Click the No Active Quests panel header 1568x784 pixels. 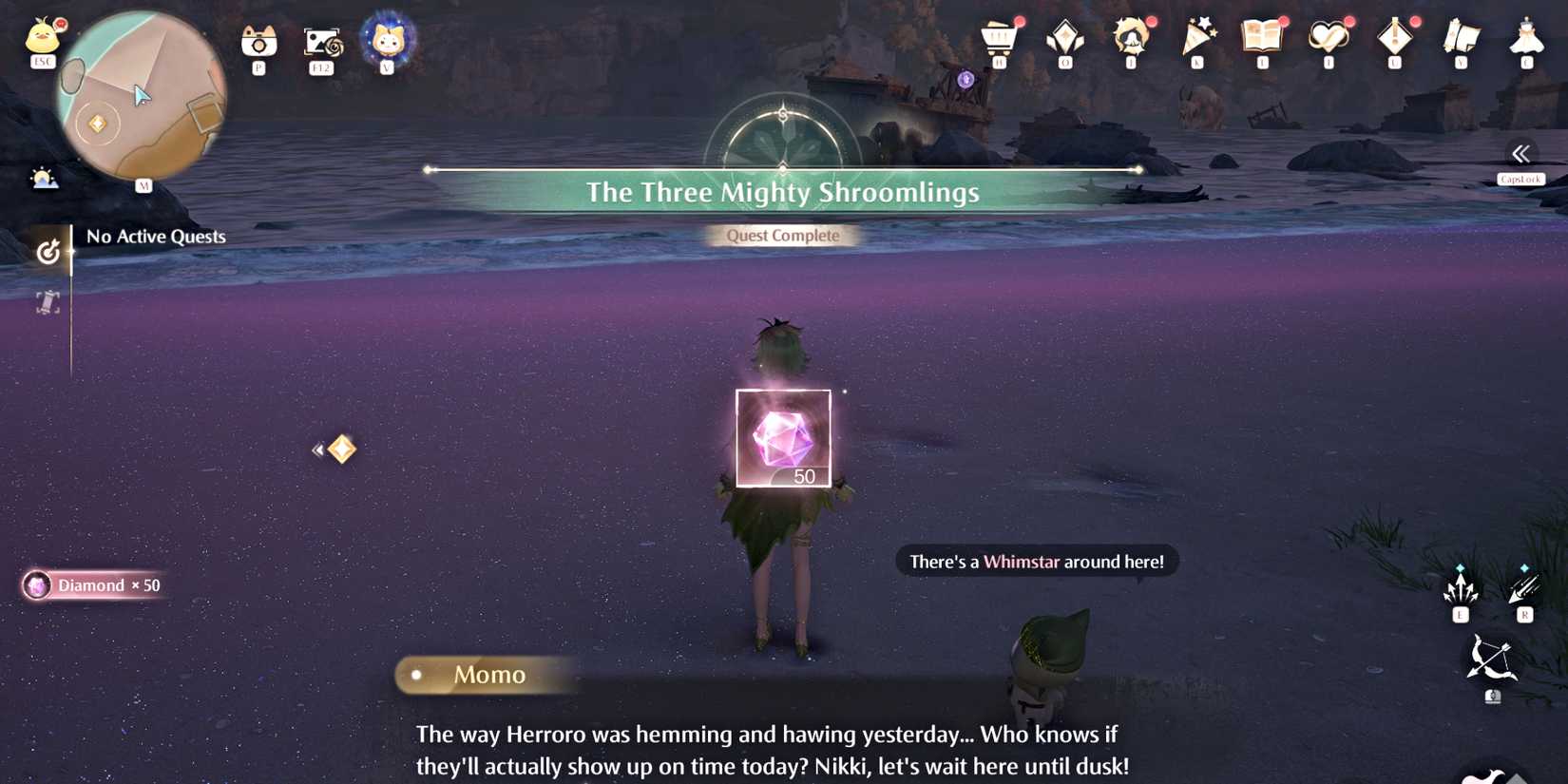pos(155,236)
